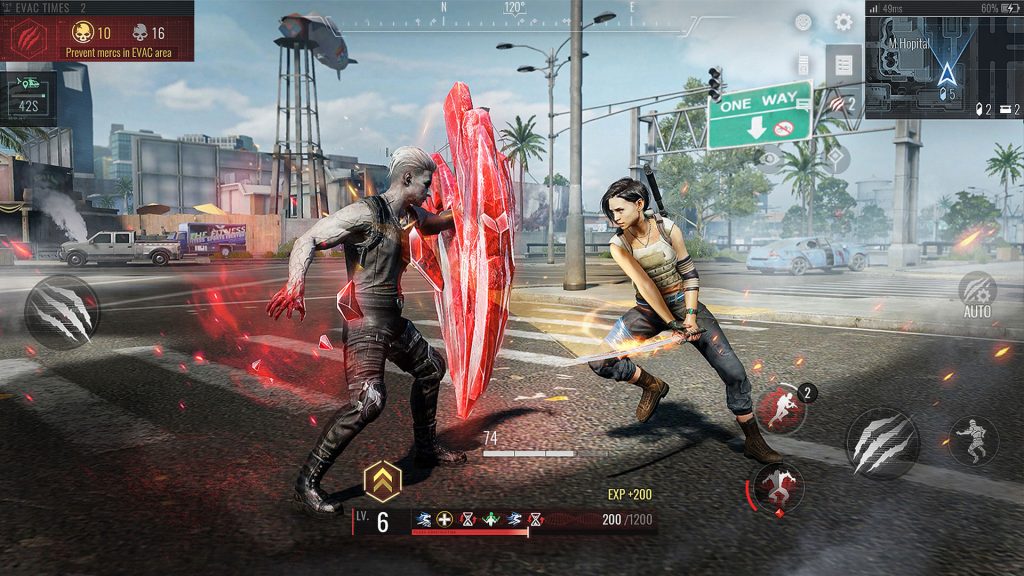1024x576 pixels.
Task: Activate the red leaping mutant skill
Action: [x=777, y=487]
